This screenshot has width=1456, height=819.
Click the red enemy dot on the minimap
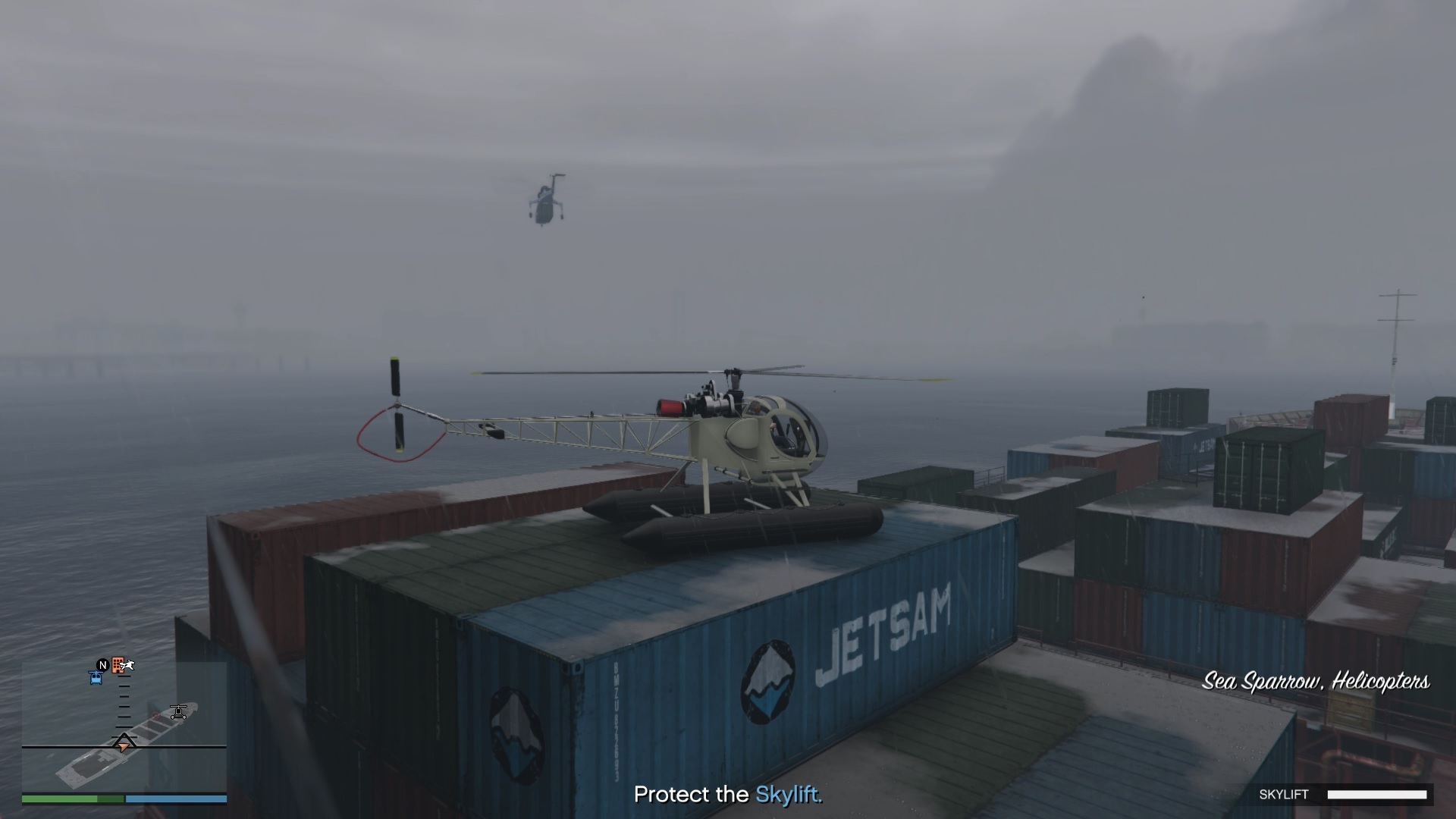tap(155, 716)
